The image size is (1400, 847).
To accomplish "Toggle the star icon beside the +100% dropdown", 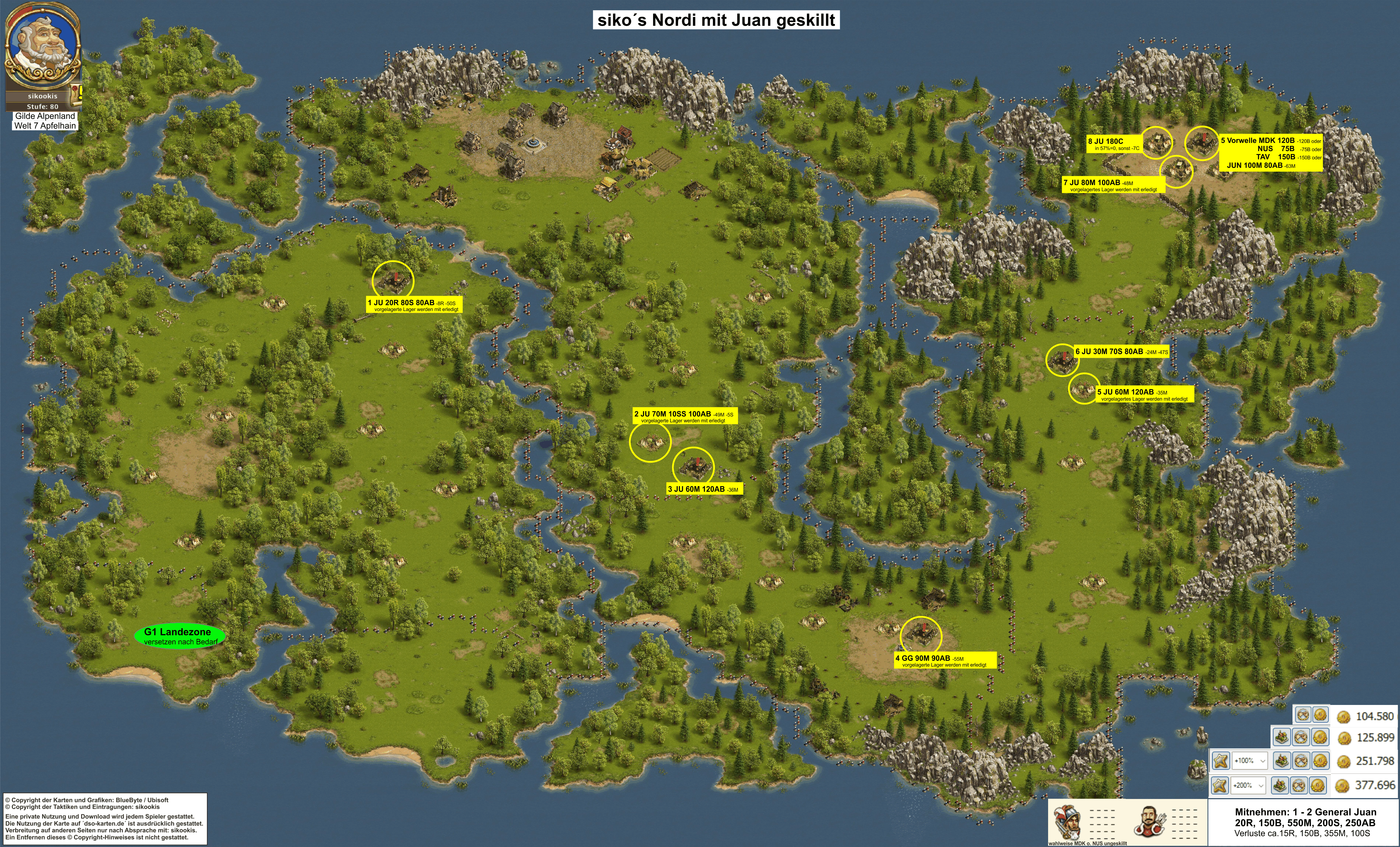I will [x=1220, y=761].
